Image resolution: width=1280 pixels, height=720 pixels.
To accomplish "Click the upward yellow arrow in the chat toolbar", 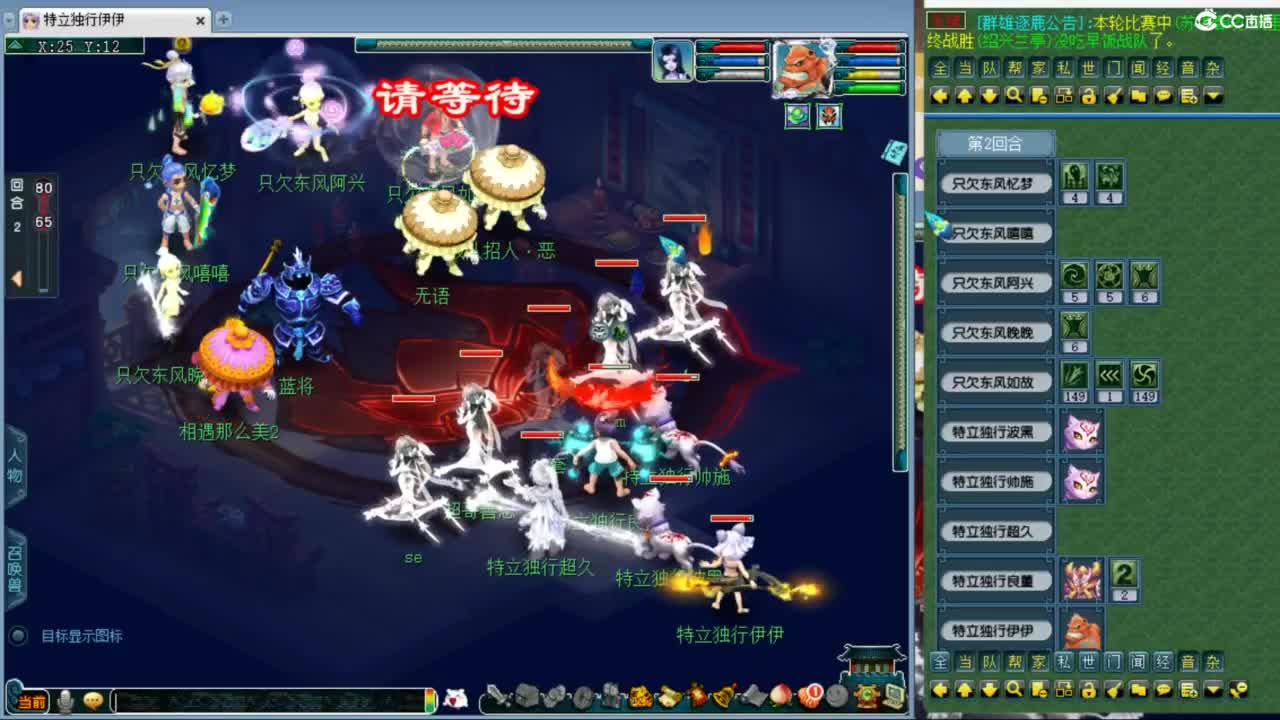I will 964,97.
